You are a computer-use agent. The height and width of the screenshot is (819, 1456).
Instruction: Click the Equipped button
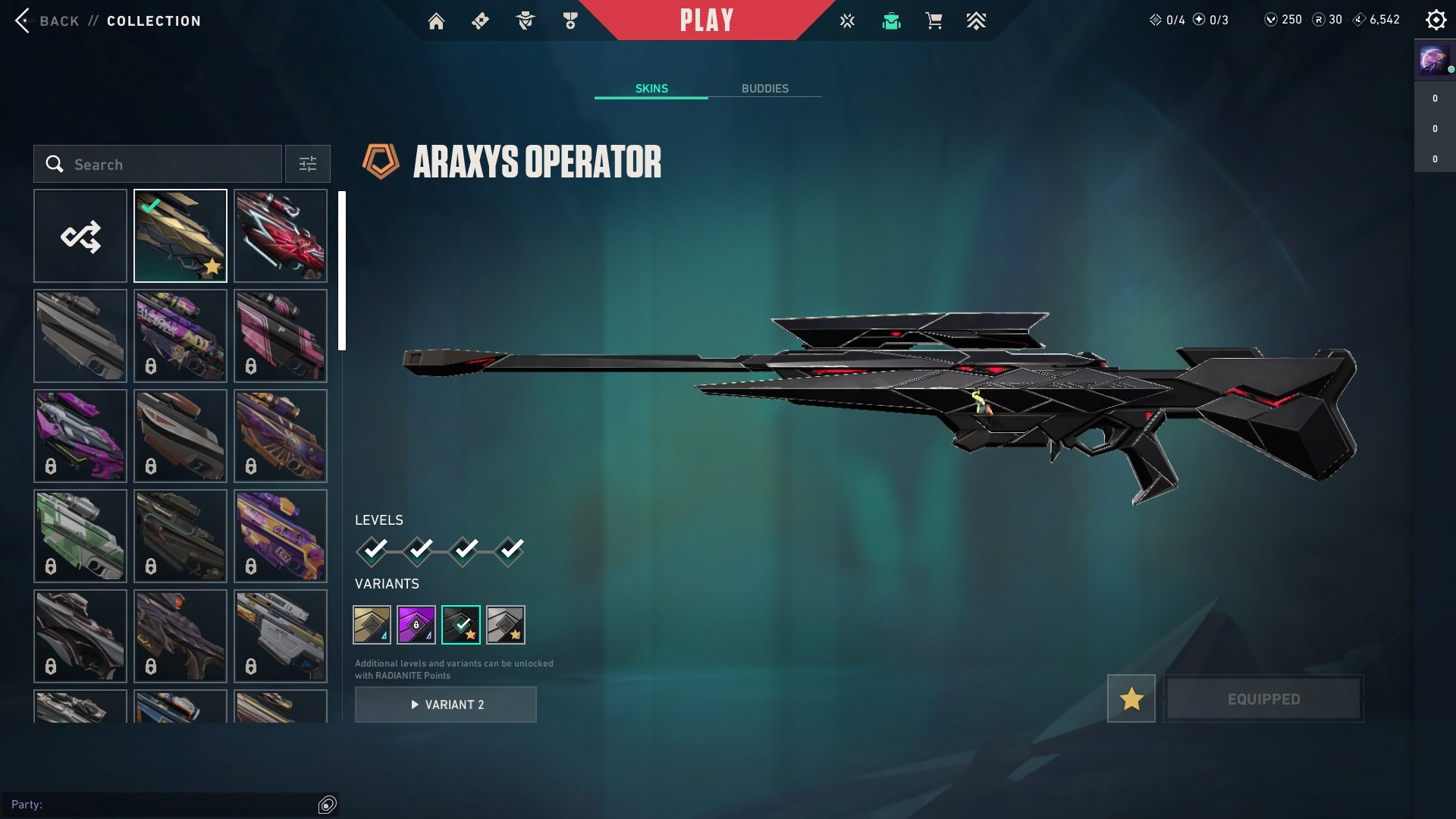pyautogui.click(x=1263, y=698)
